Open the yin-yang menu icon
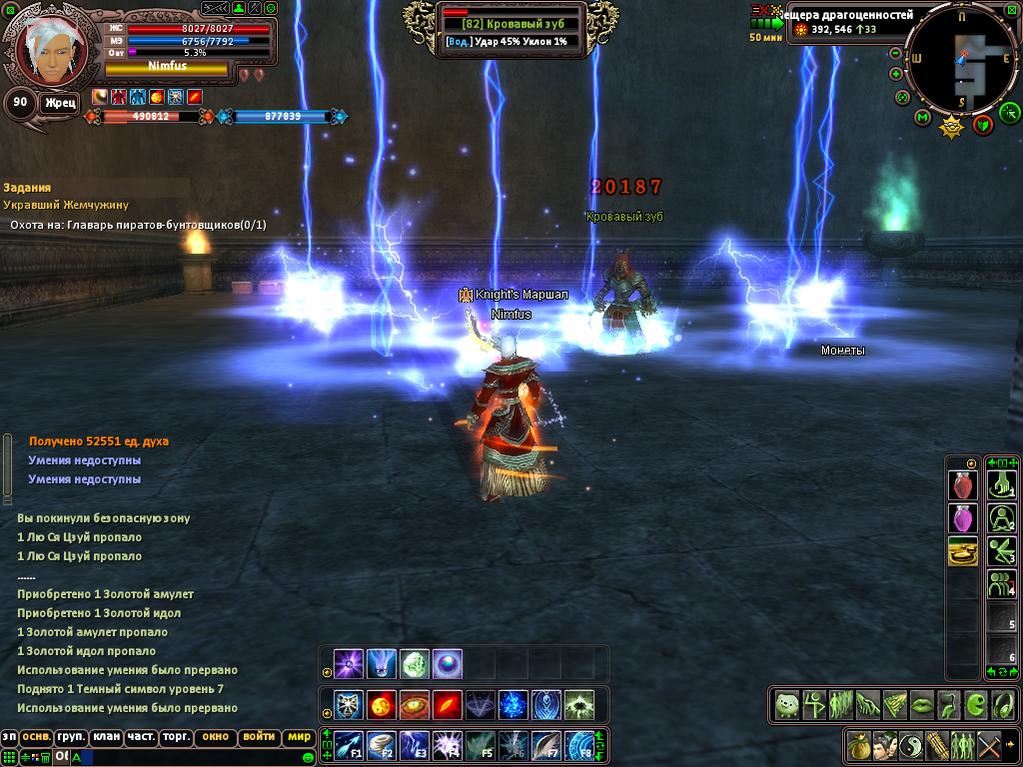The height and width of the screenshot is (767, 1023). click(911, 745)
